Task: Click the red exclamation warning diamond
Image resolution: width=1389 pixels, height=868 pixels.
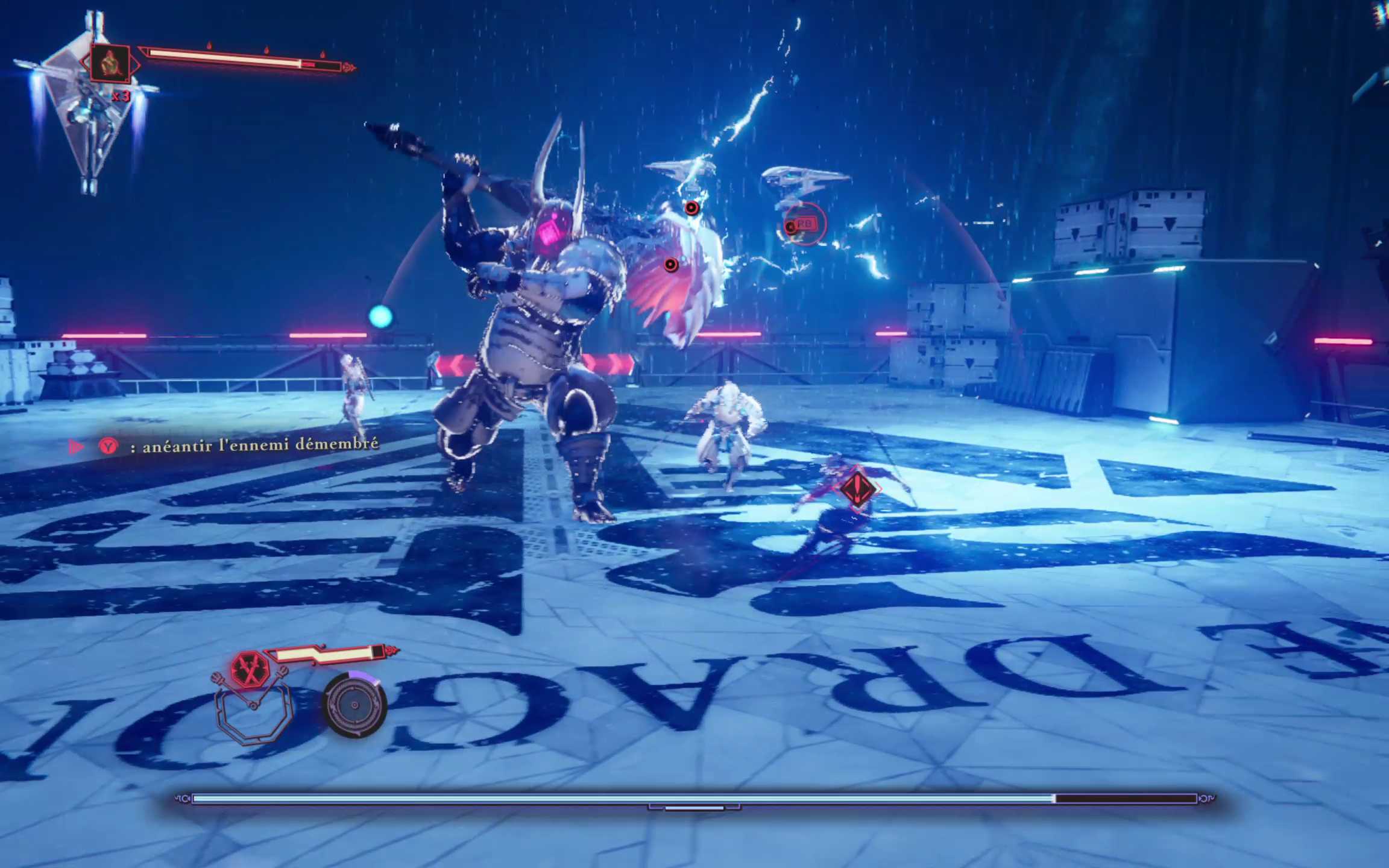Action: coord(857,488)
